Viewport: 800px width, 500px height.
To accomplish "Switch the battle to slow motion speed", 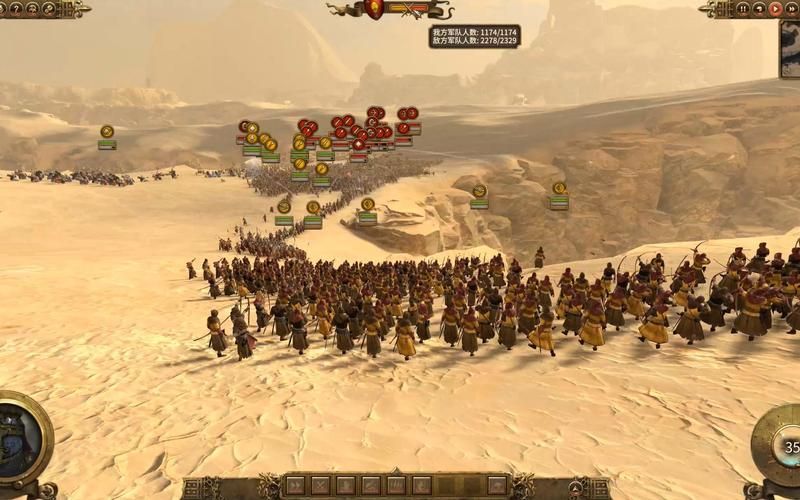I will point(759,9).
